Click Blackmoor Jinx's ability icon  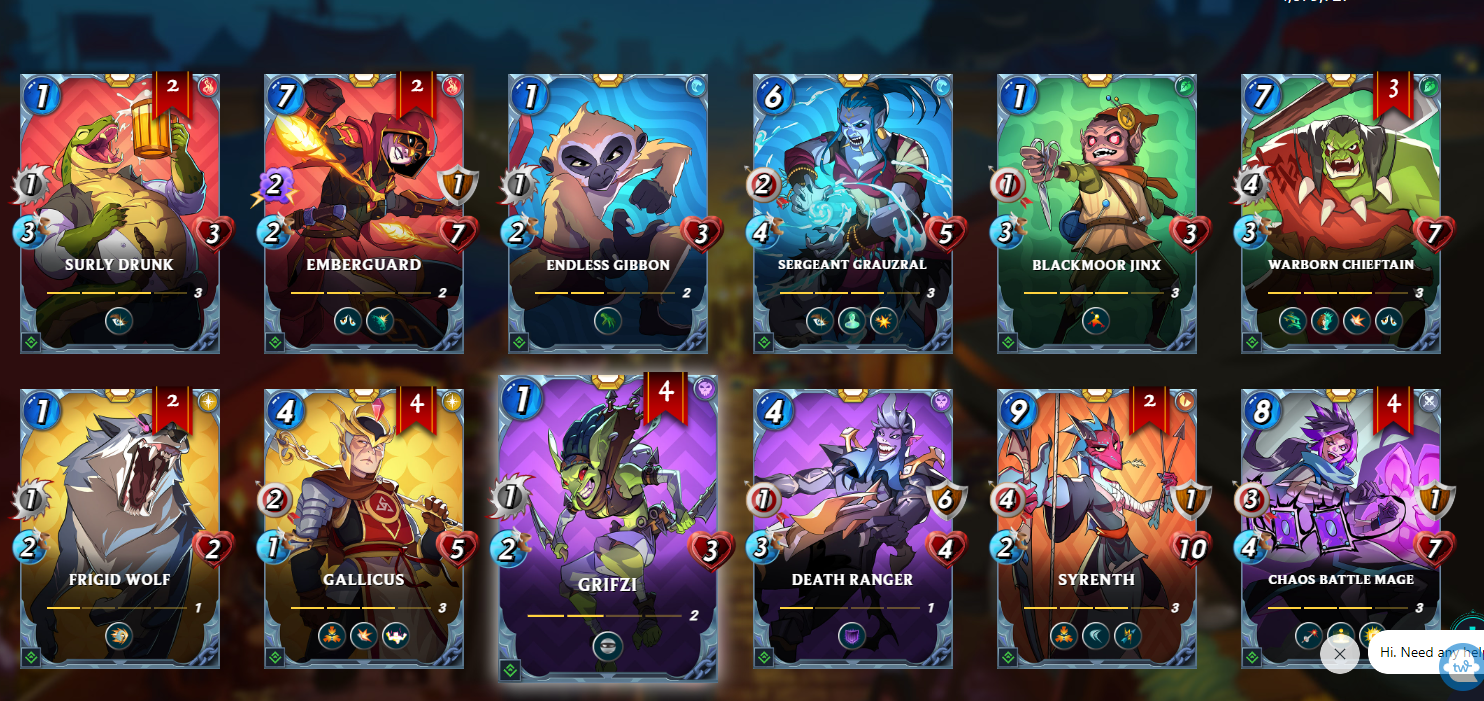(1096, 320)
